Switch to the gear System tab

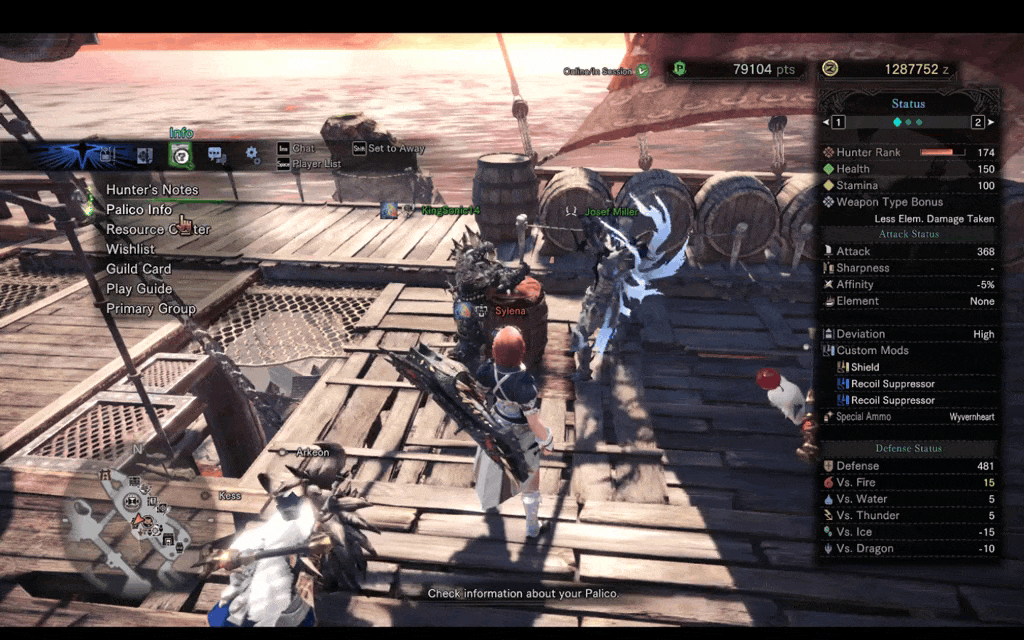pos(252,155)
